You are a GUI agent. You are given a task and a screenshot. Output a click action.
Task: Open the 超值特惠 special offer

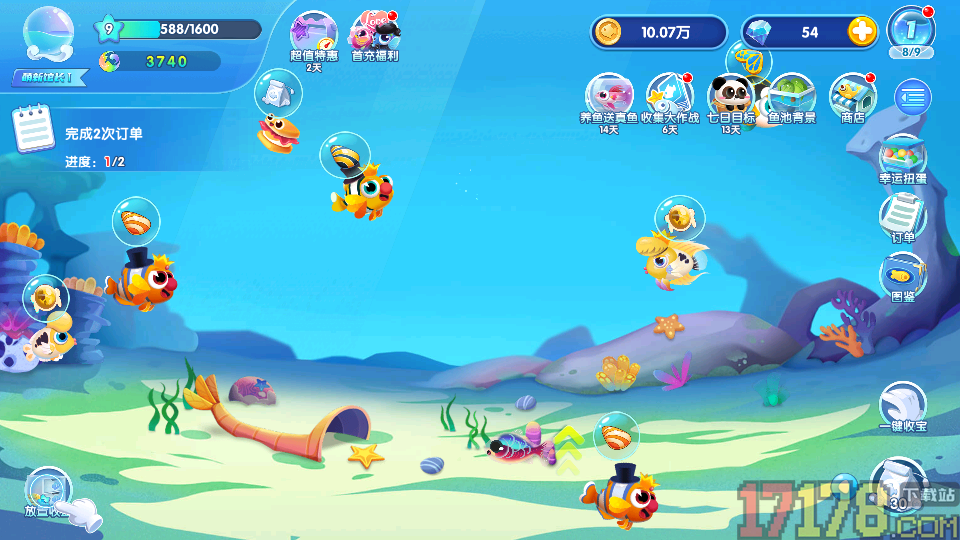pos(313,38)
